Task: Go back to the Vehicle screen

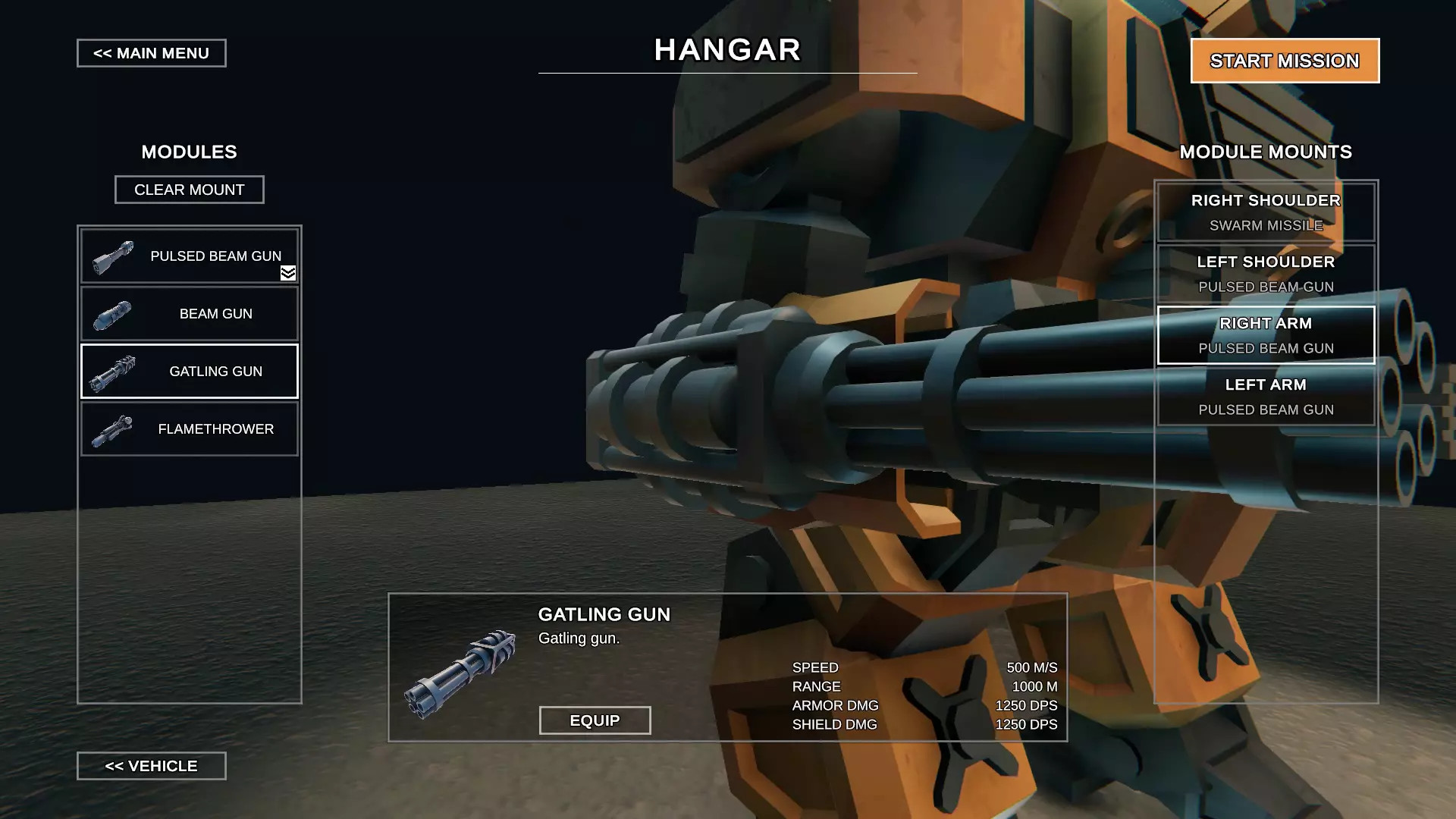Action: pyautogui.click(x=151, y=766)
